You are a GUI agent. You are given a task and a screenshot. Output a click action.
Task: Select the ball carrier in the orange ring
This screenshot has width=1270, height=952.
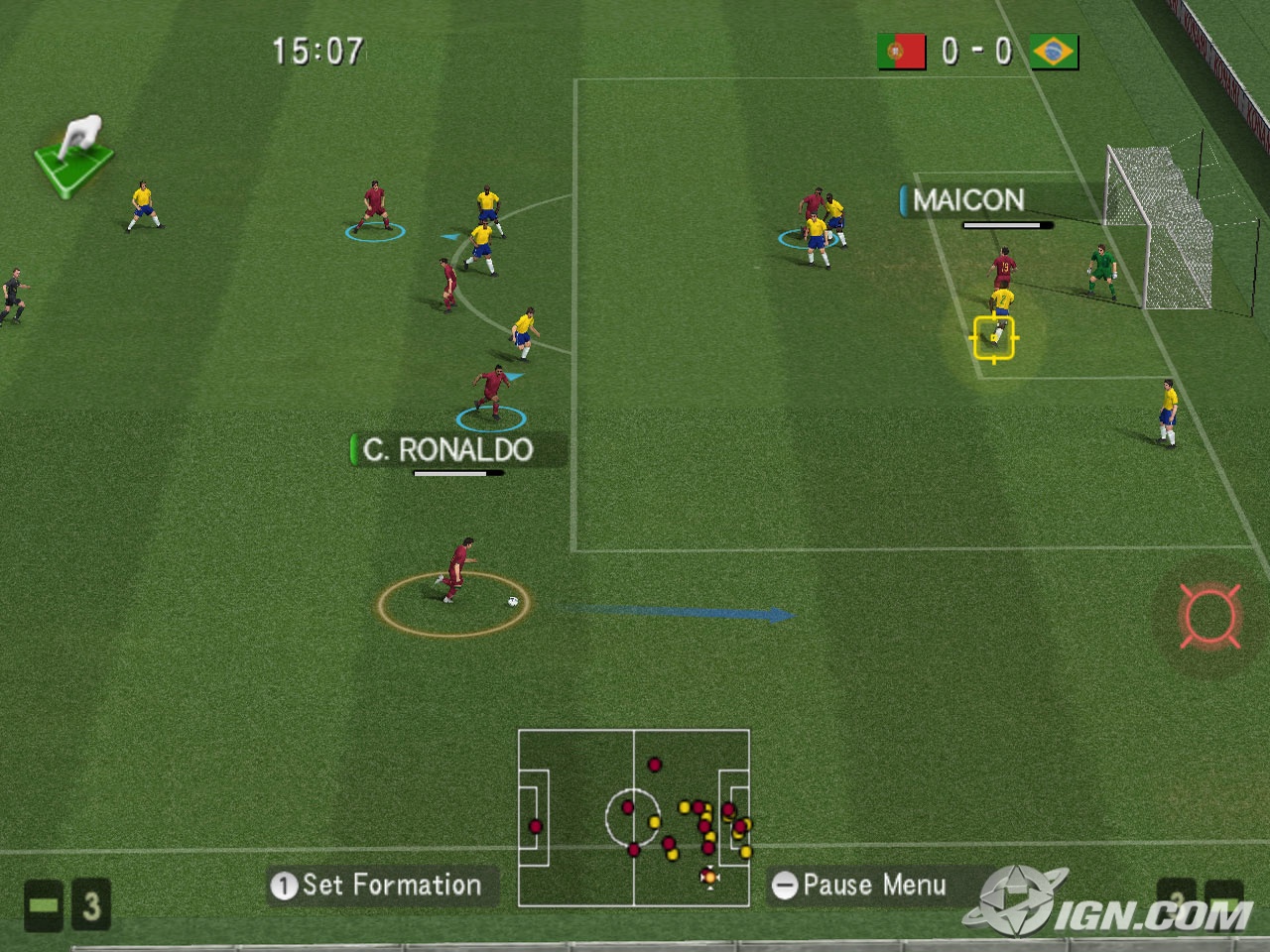point(455,573)
